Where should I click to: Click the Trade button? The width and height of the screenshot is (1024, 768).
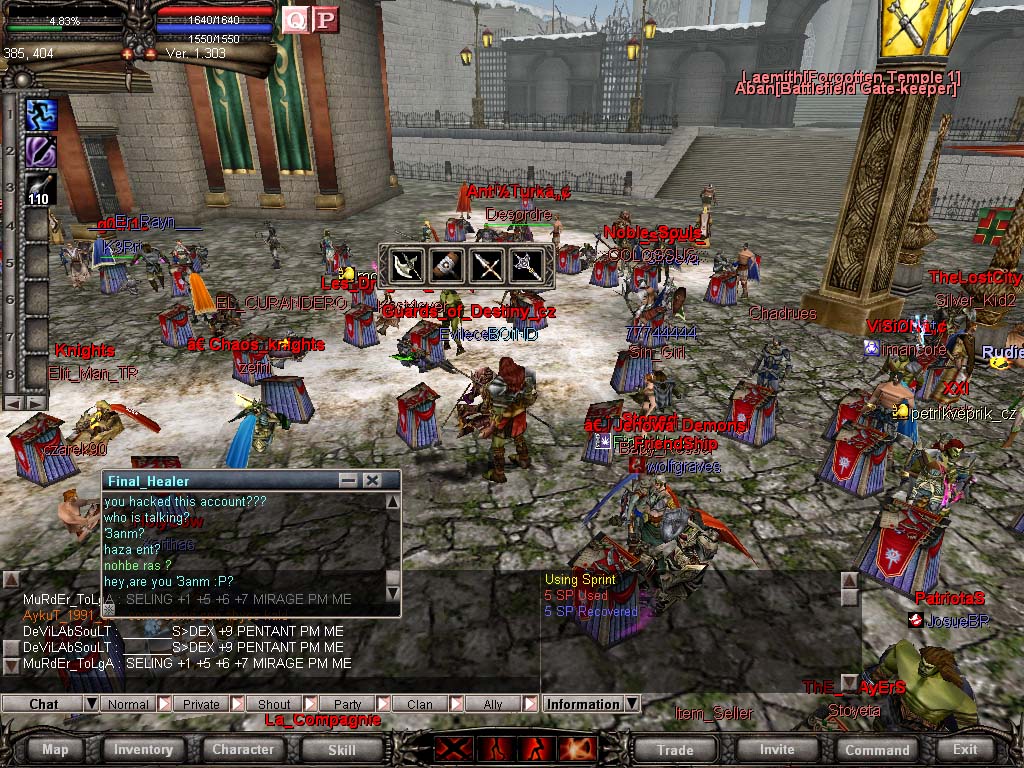[x=675, y=749]
